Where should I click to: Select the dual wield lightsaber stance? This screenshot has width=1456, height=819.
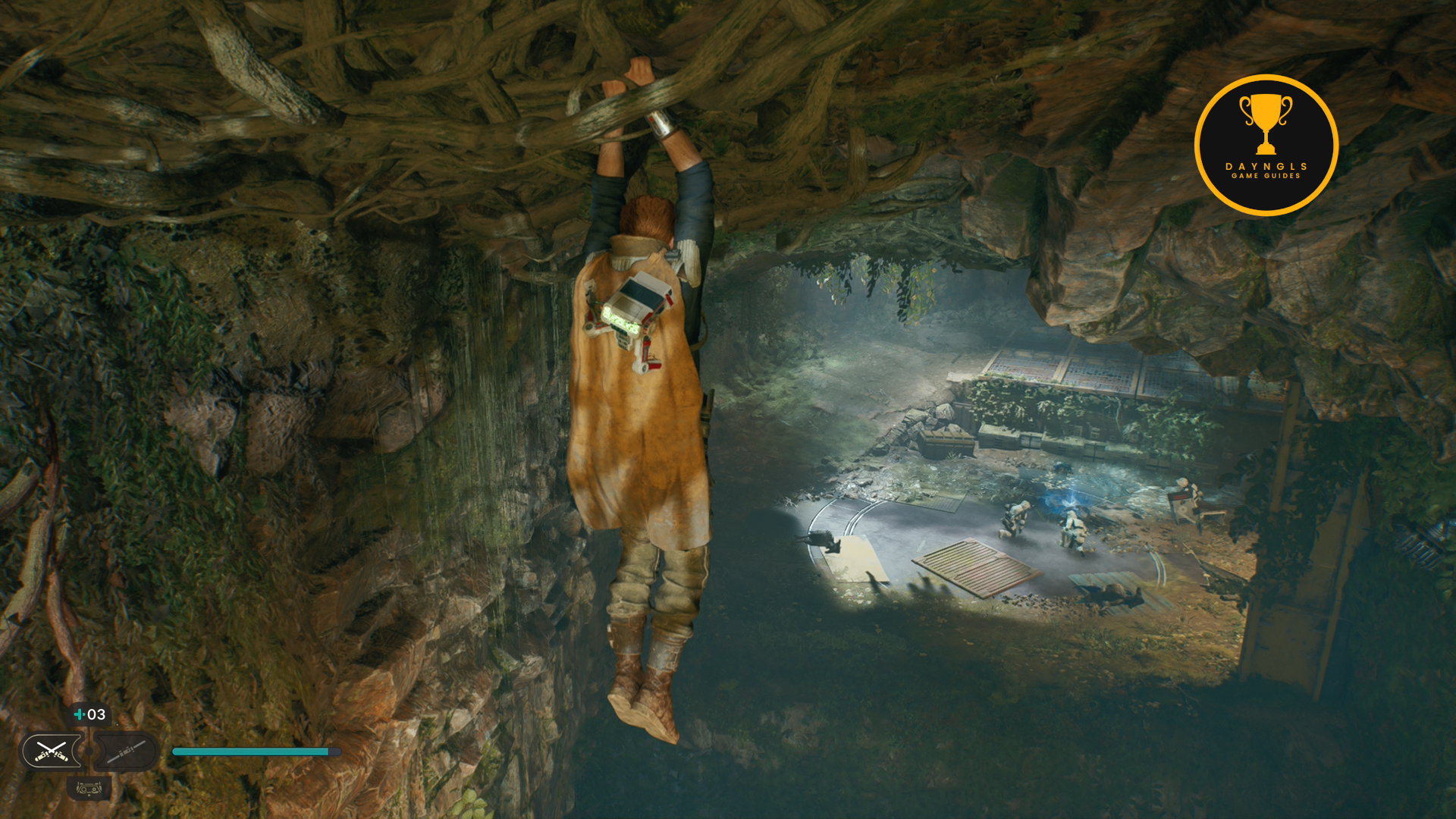(52, 752)
